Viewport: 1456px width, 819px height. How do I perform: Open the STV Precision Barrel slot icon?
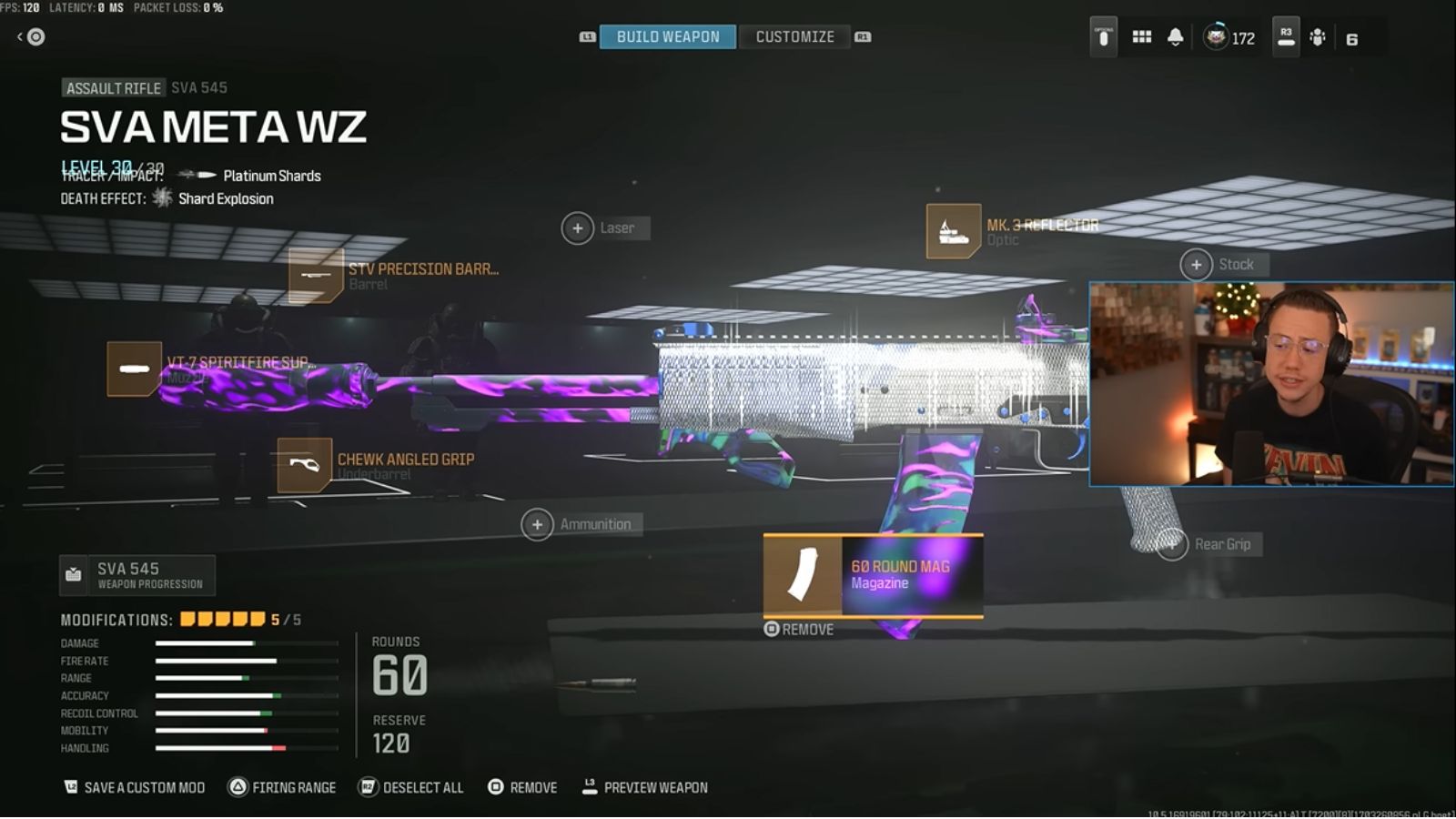click(314, 275)
